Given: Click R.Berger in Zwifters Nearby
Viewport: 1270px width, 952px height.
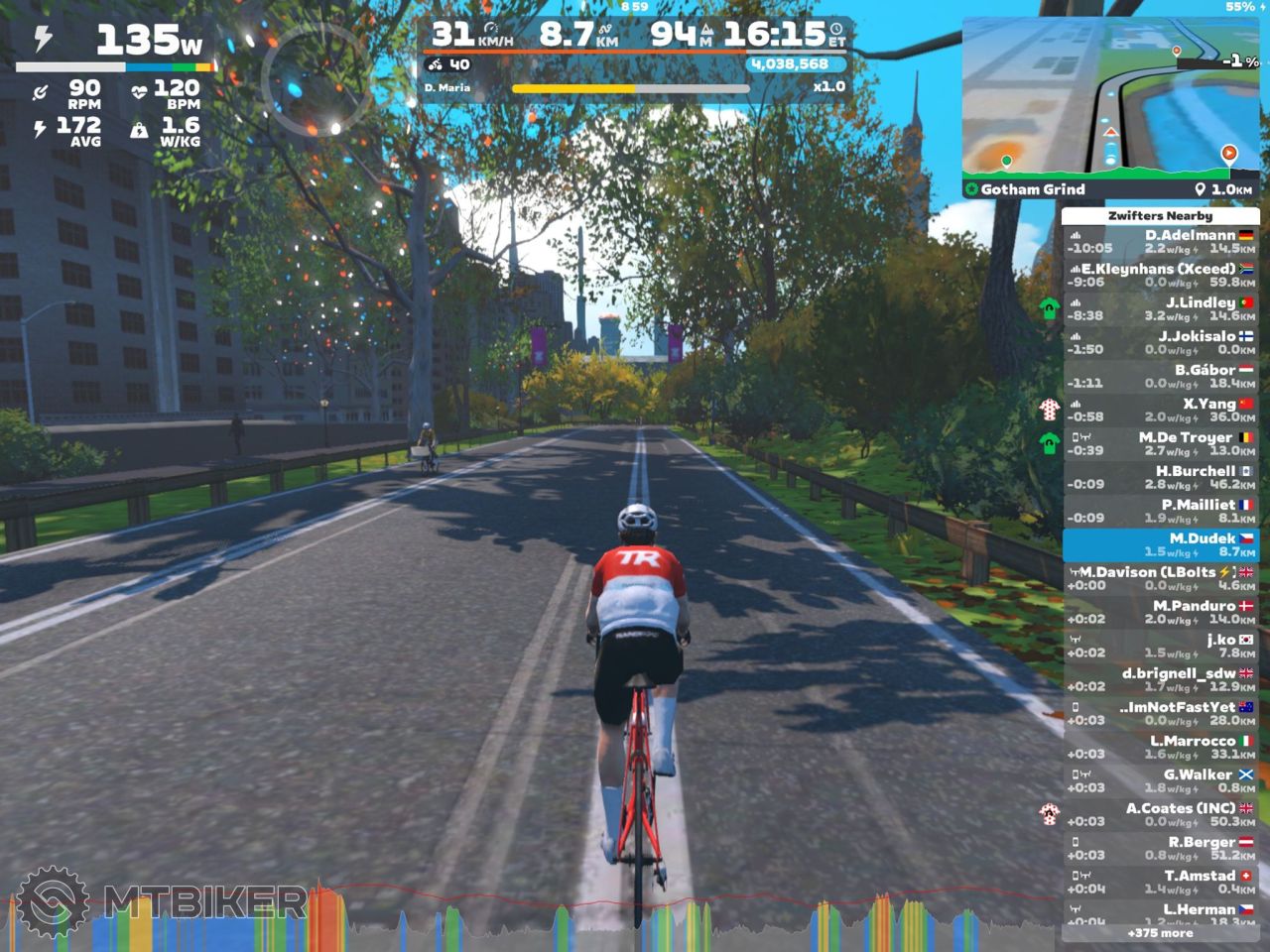Looking at the screenshot, I should pyautogui.click(x=1161, y=849).
